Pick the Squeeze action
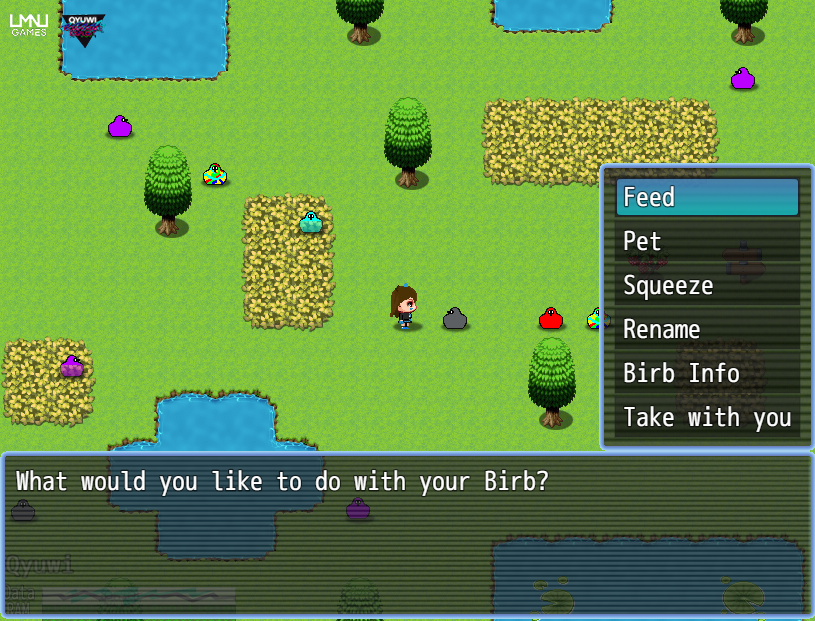Image resolution: width=815 pixels, height=621 pixels. pos(707,286)
